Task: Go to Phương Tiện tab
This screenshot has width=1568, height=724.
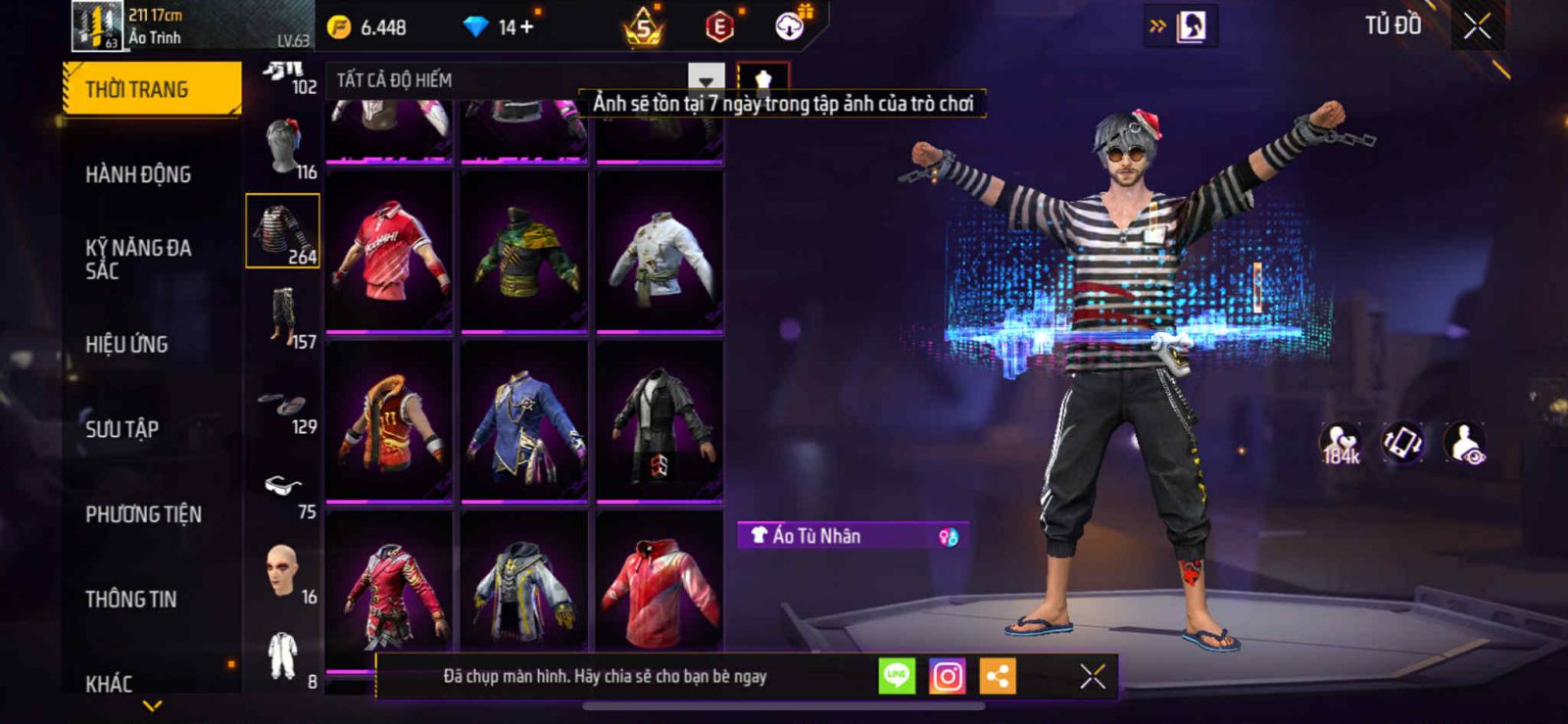Action: click(x=143, y=514)
